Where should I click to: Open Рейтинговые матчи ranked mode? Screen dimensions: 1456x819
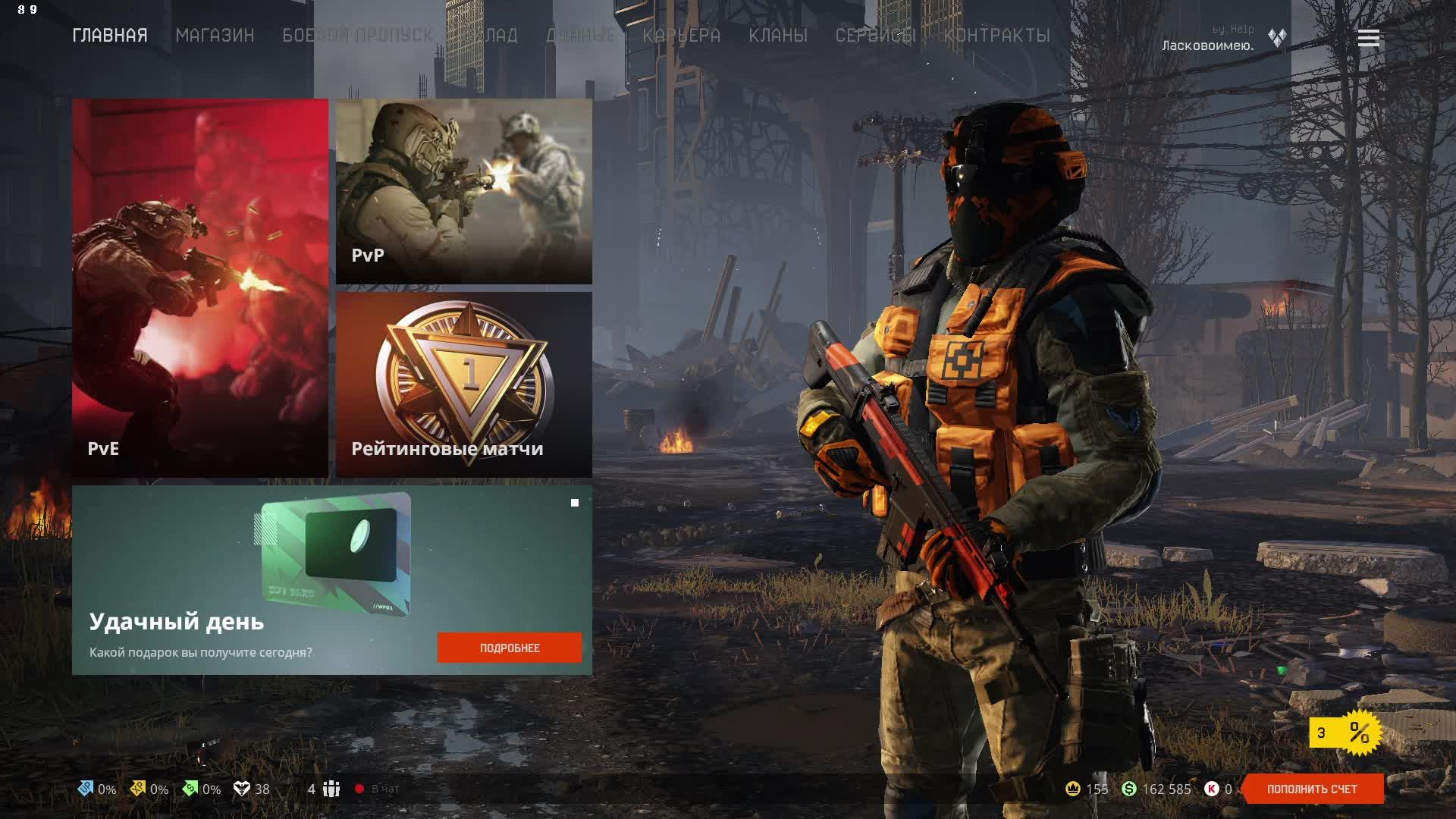(x=464, y=384)
